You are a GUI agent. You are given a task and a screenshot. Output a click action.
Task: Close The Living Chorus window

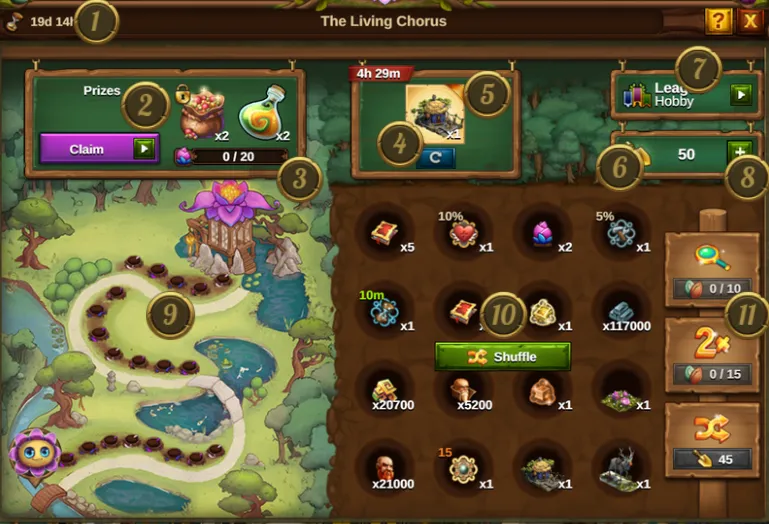point(750,20)
